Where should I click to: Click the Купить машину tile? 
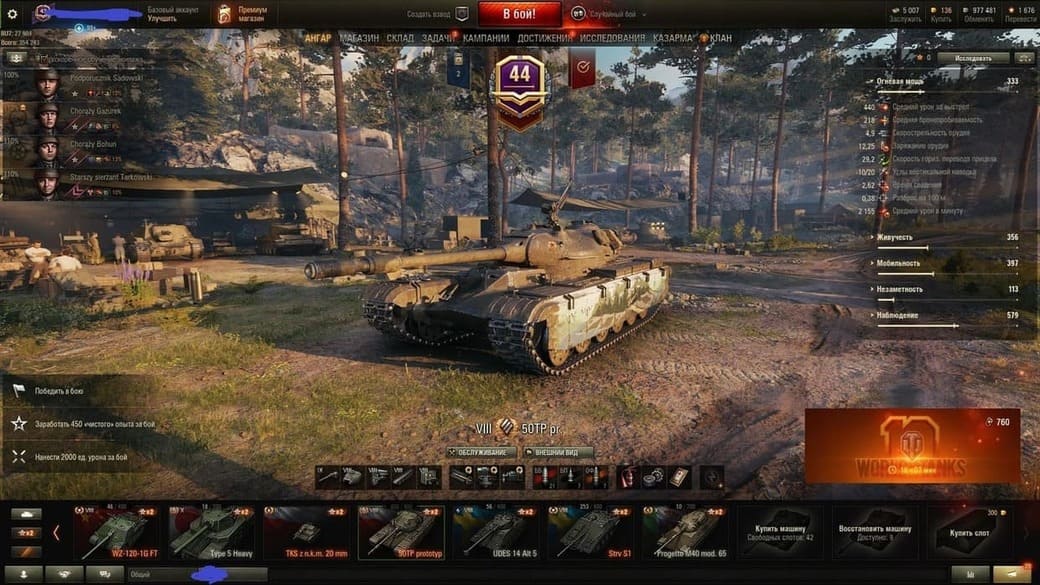pyautogui.click(x=780, y=532)
